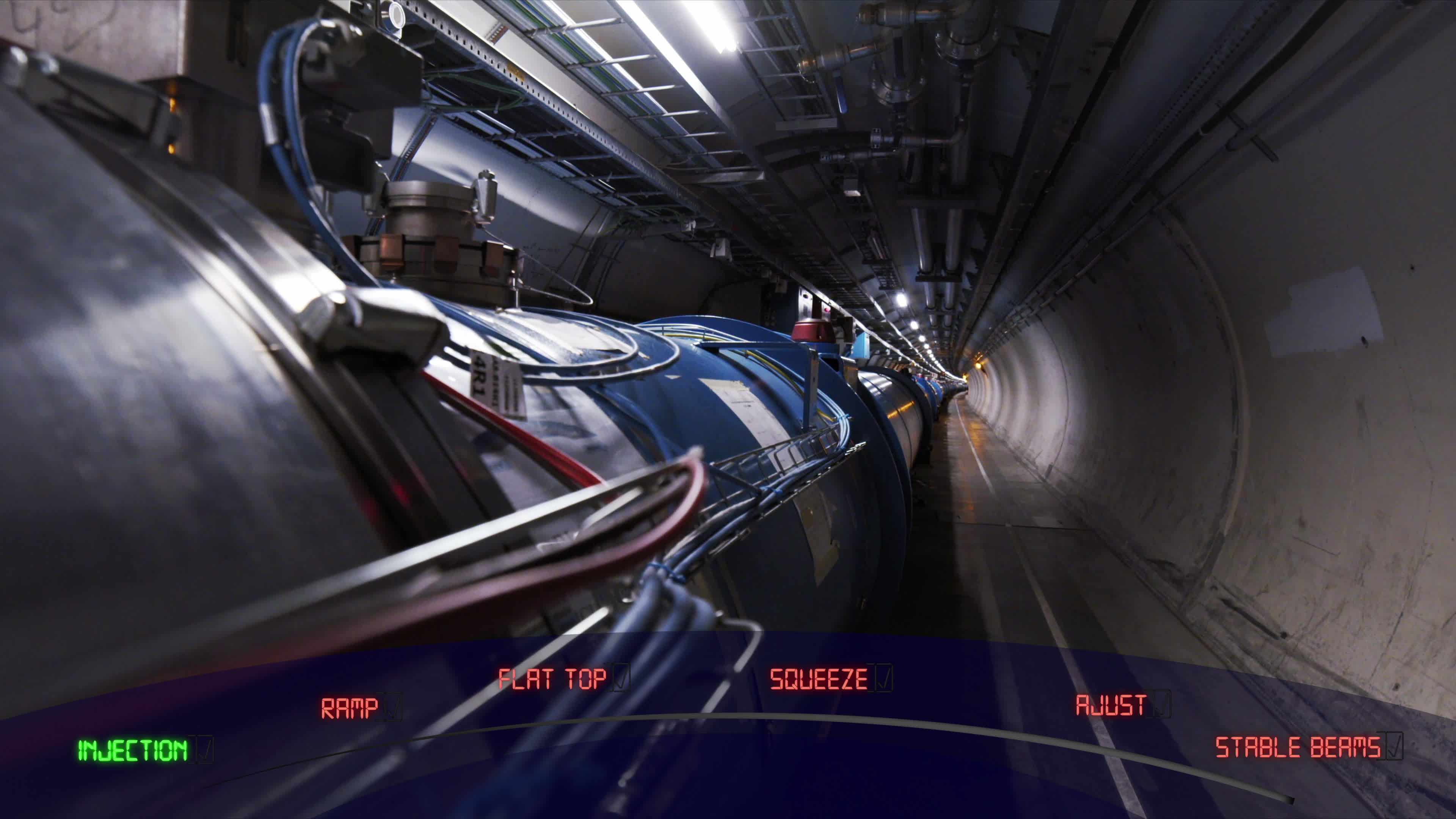Select the green INJECTION stage label

point(132,750)
